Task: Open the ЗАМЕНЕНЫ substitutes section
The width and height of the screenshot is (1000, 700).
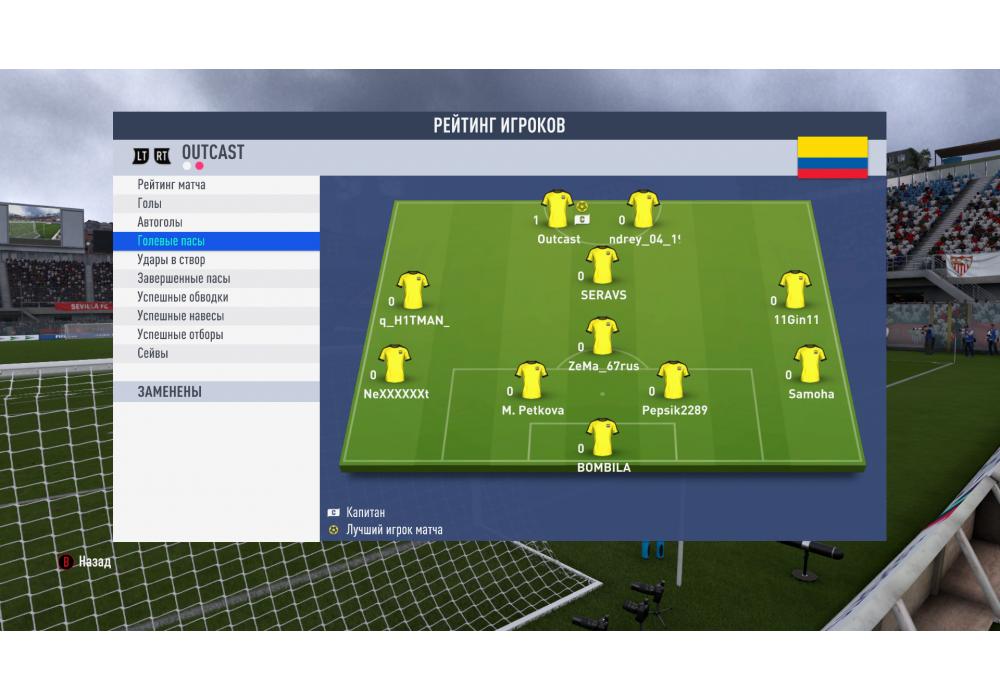Action: coord(216,392)
